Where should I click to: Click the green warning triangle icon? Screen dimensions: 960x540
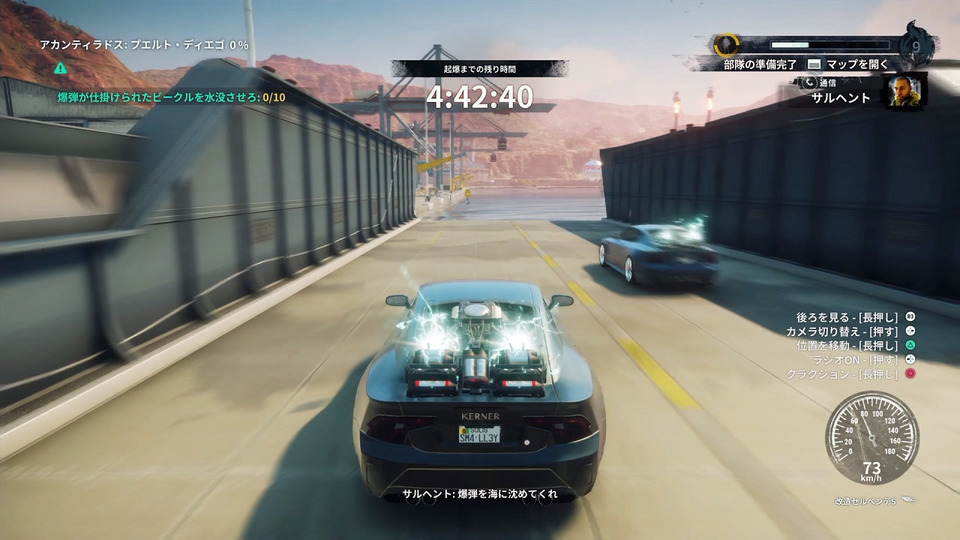(x=61, y=69)
